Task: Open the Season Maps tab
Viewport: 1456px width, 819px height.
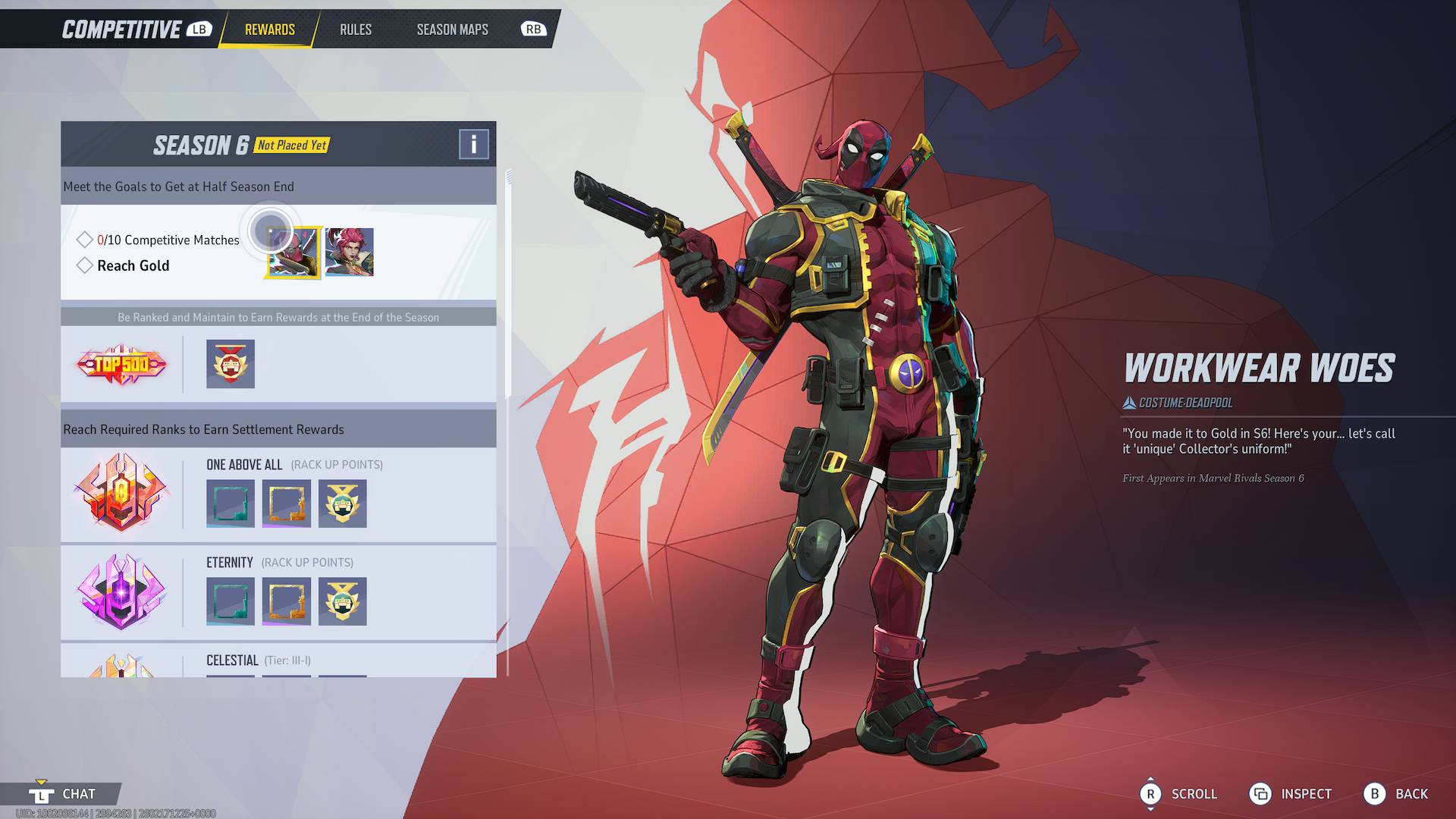Action: [x=452, y=30]
